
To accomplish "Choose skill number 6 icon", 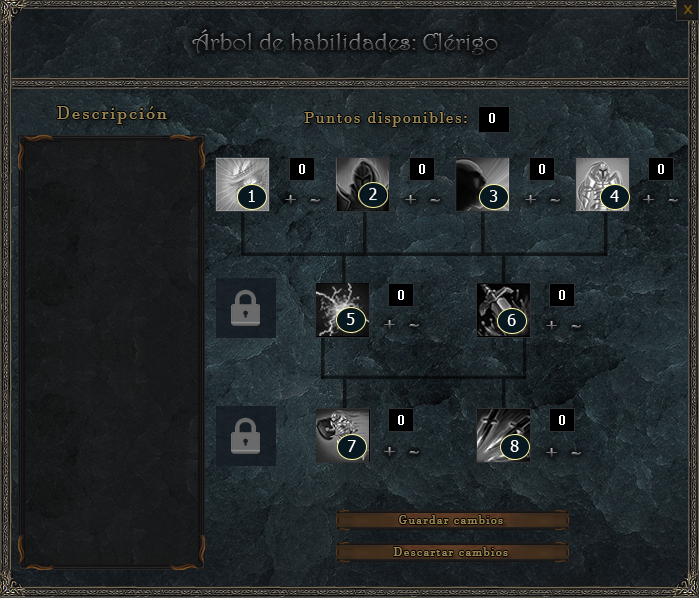I will point(503,310).
